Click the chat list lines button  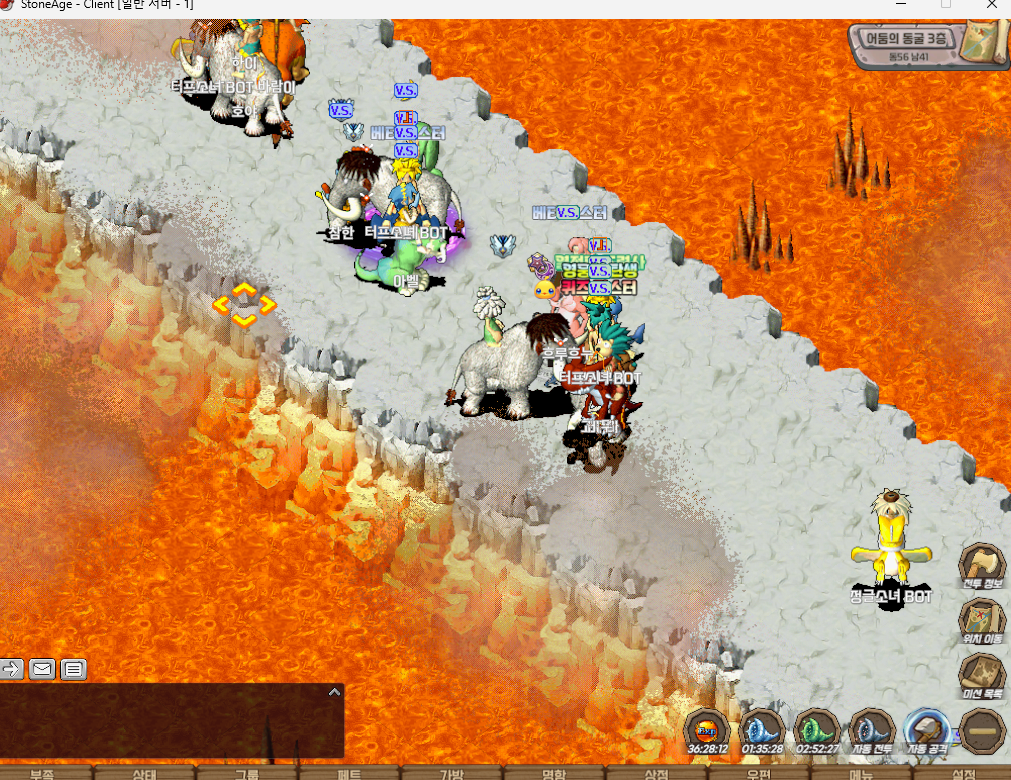coord(74,669)
